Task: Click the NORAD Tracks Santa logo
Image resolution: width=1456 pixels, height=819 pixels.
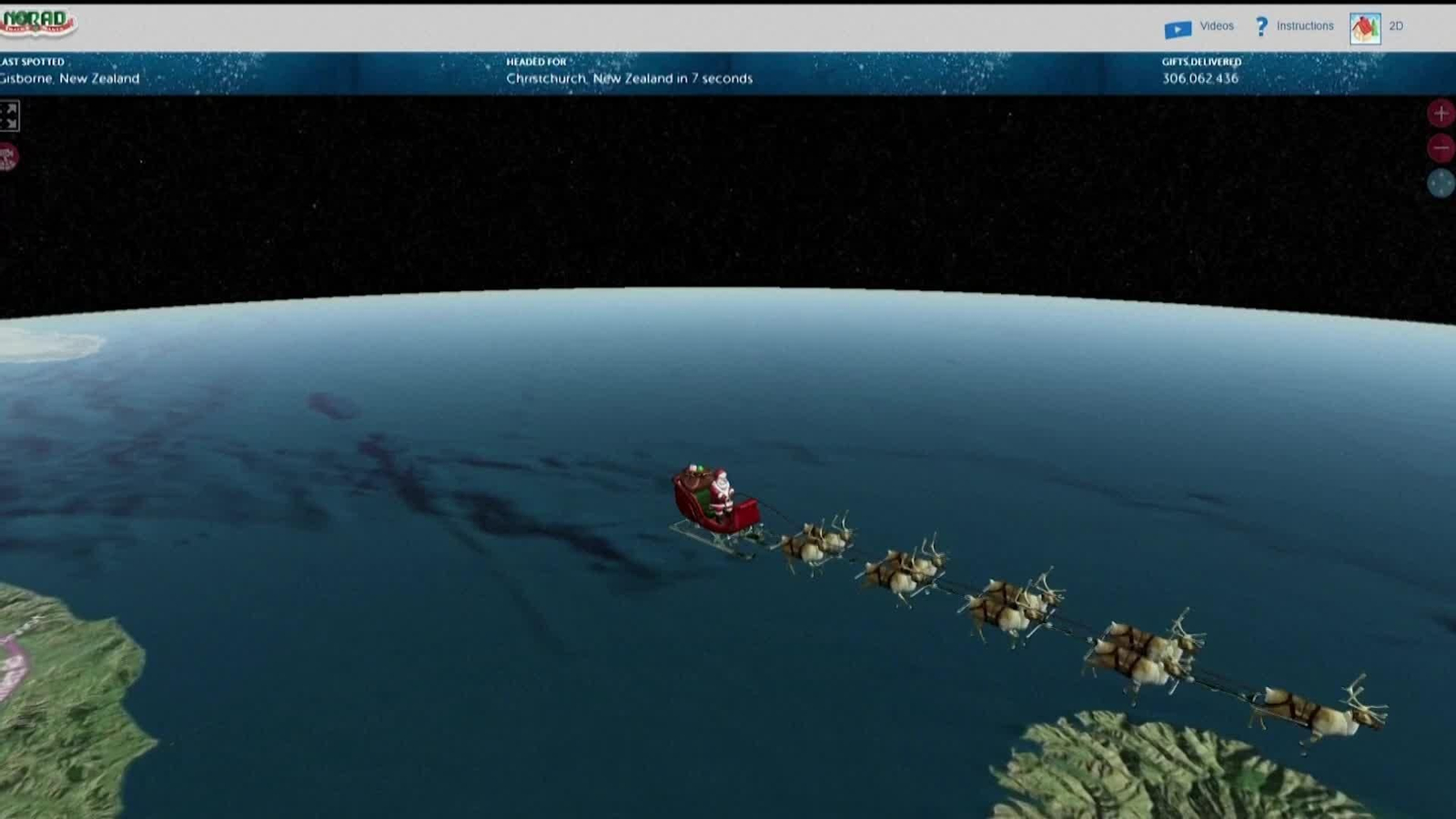Action: point(36,20)
